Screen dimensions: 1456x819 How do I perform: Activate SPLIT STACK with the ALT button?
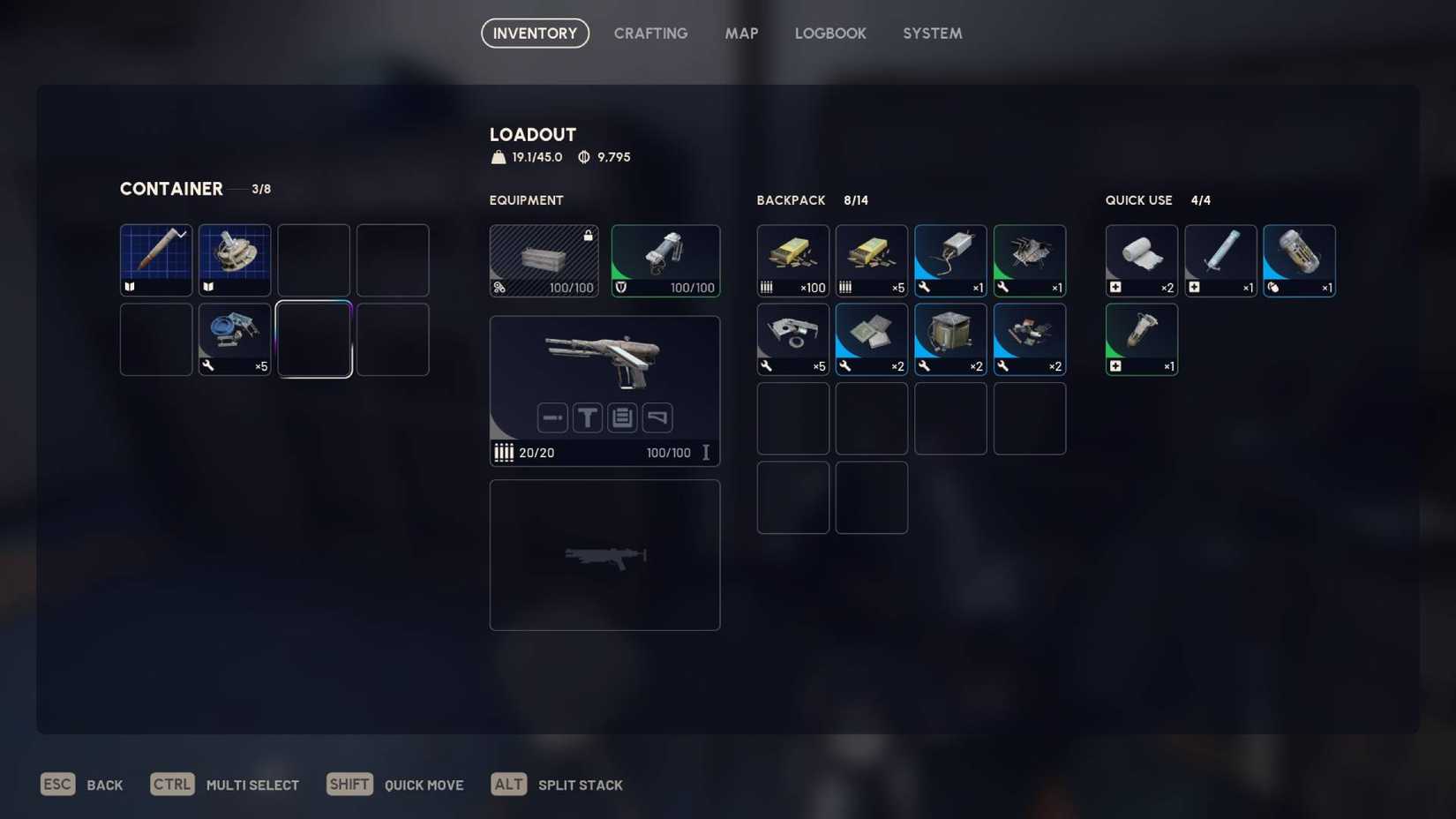[508, 784]
